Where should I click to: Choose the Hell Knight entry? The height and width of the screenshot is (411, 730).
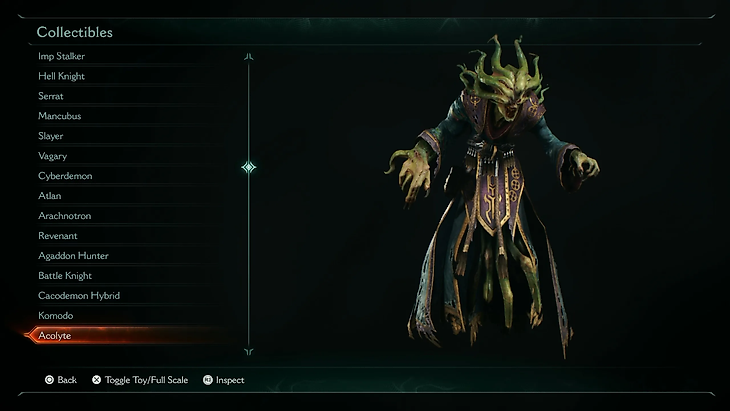61,76
